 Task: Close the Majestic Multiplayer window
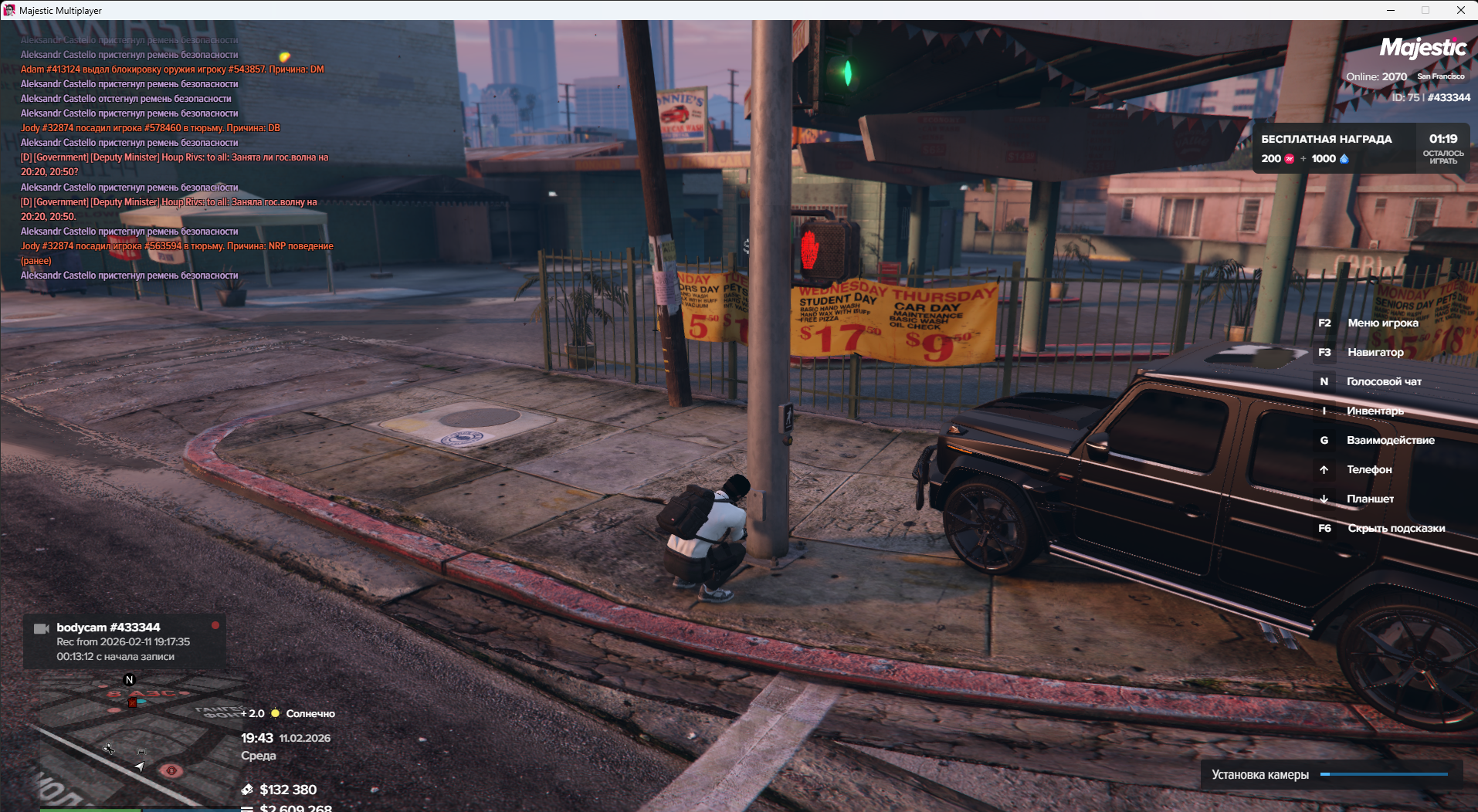1460,10
